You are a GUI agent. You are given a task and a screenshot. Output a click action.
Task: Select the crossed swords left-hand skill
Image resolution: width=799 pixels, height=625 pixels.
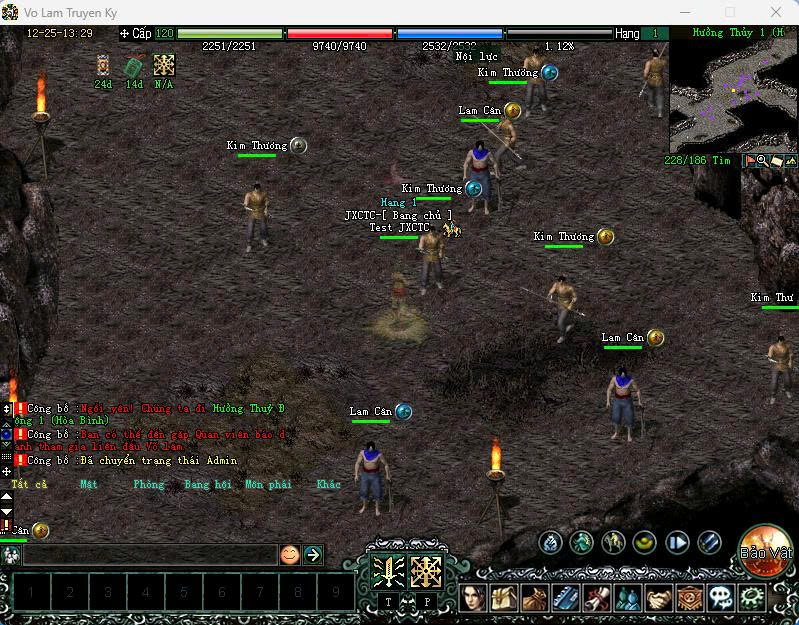tap(388, 571)
